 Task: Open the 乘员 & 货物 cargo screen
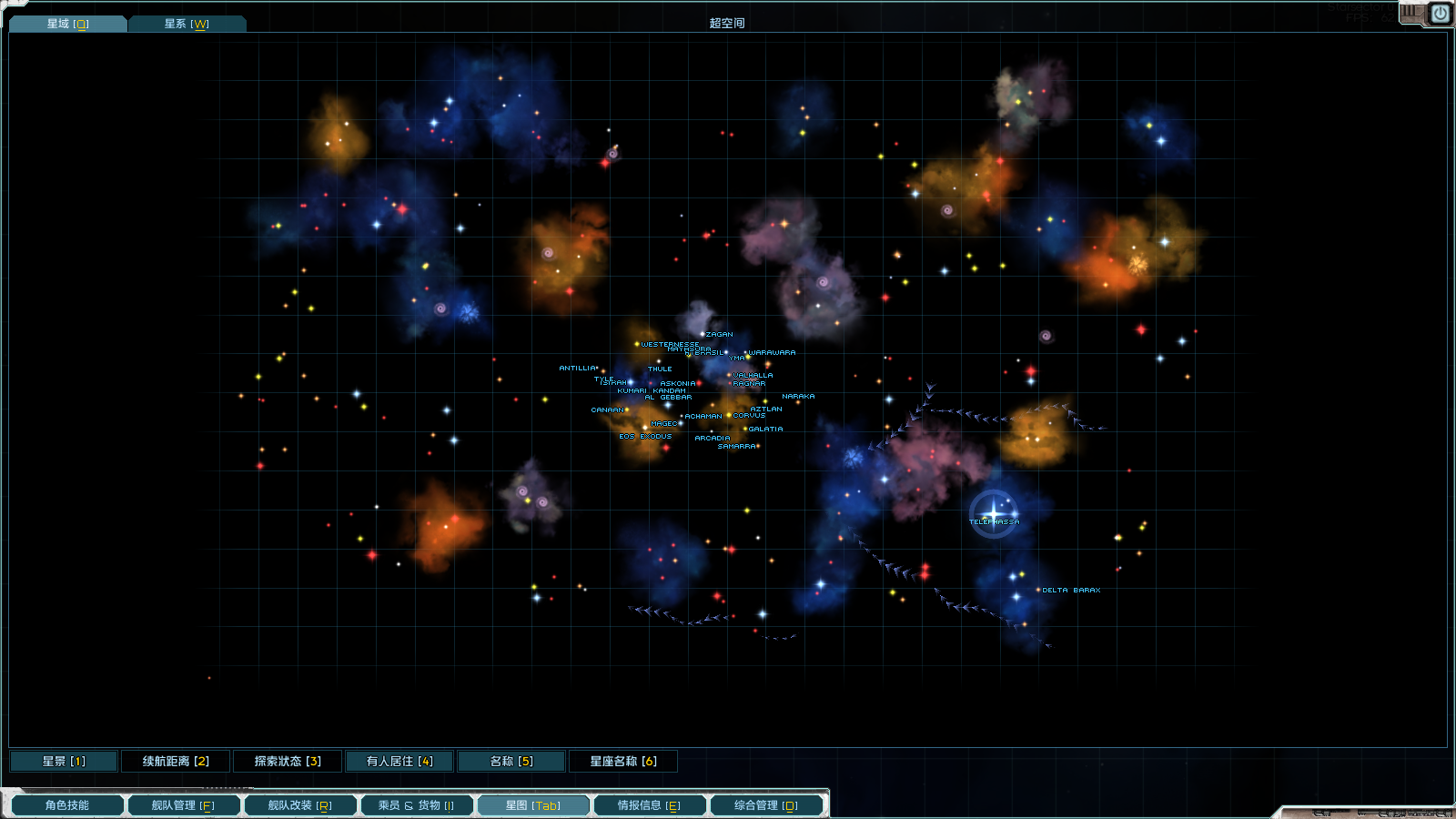416,805
